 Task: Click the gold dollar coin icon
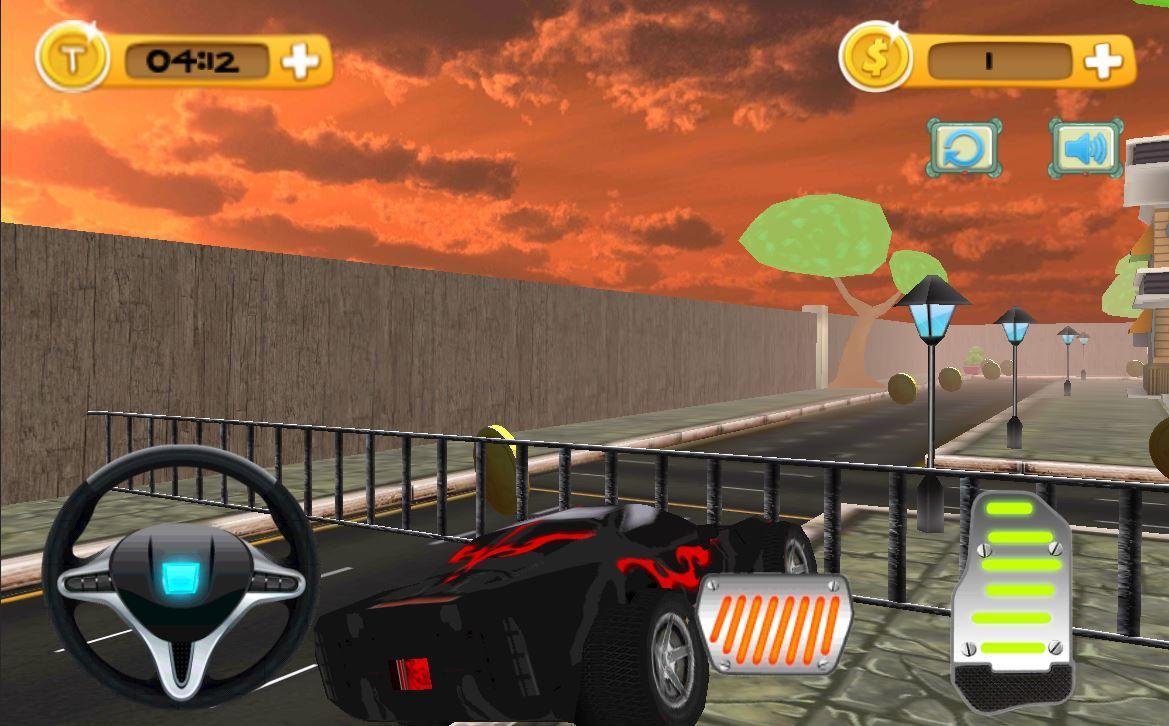(875, 59)
